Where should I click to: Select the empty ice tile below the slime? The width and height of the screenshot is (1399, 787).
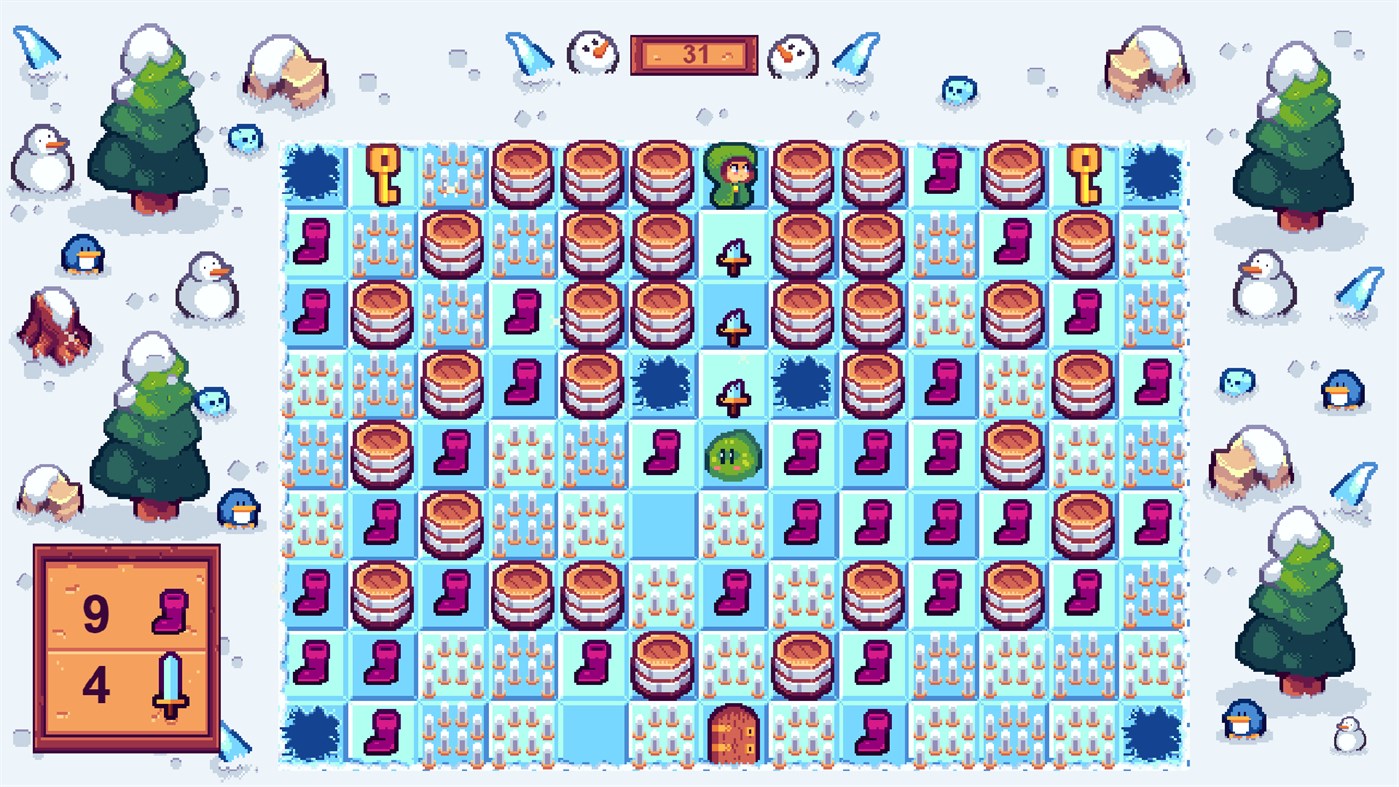tap(663, 525)
